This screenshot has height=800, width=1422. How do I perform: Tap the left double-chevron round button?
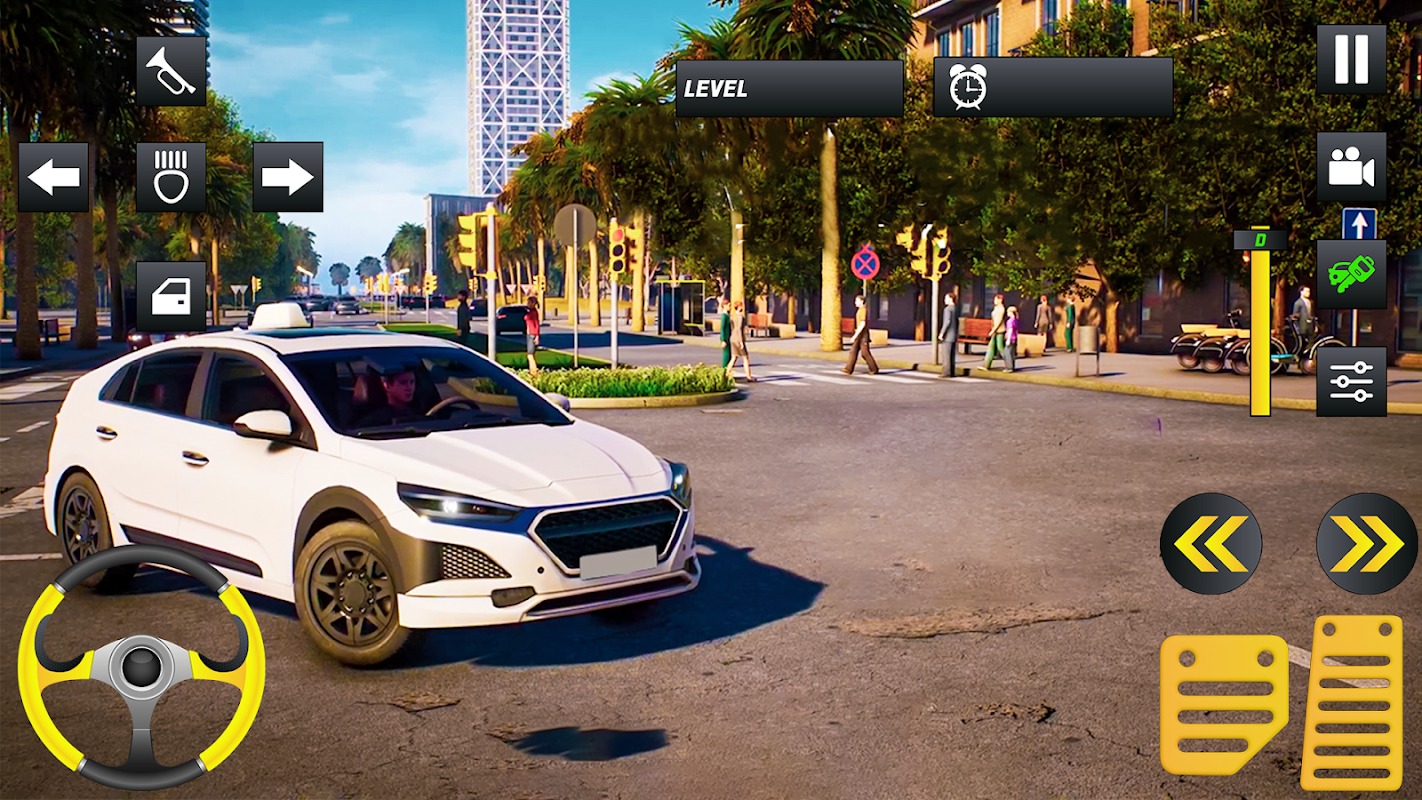(x=1211, y=544)
